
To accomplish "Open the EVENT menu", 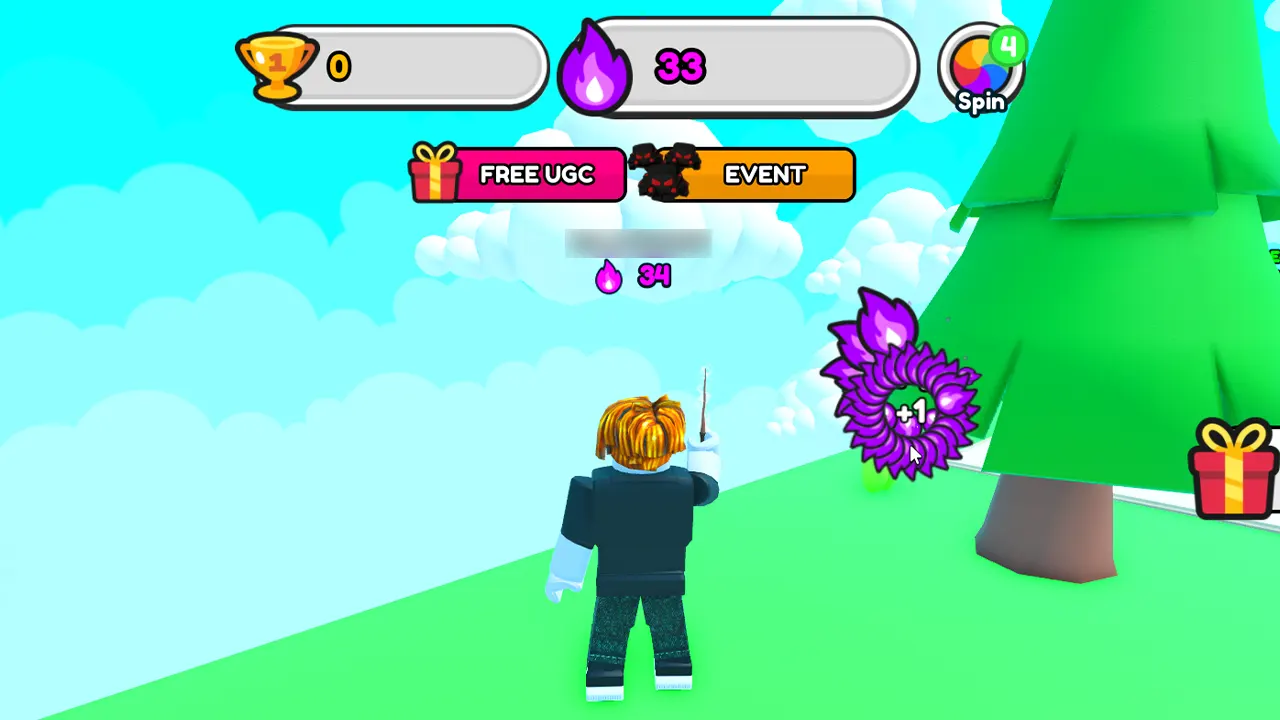I will (764, 174).
